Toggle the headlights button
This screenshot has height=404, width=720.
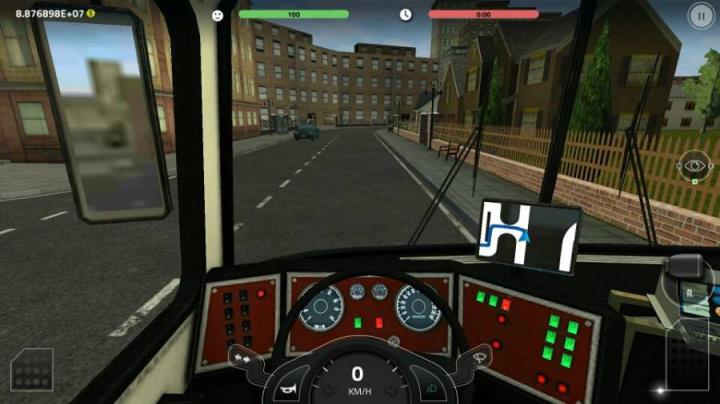pos(432,388)
